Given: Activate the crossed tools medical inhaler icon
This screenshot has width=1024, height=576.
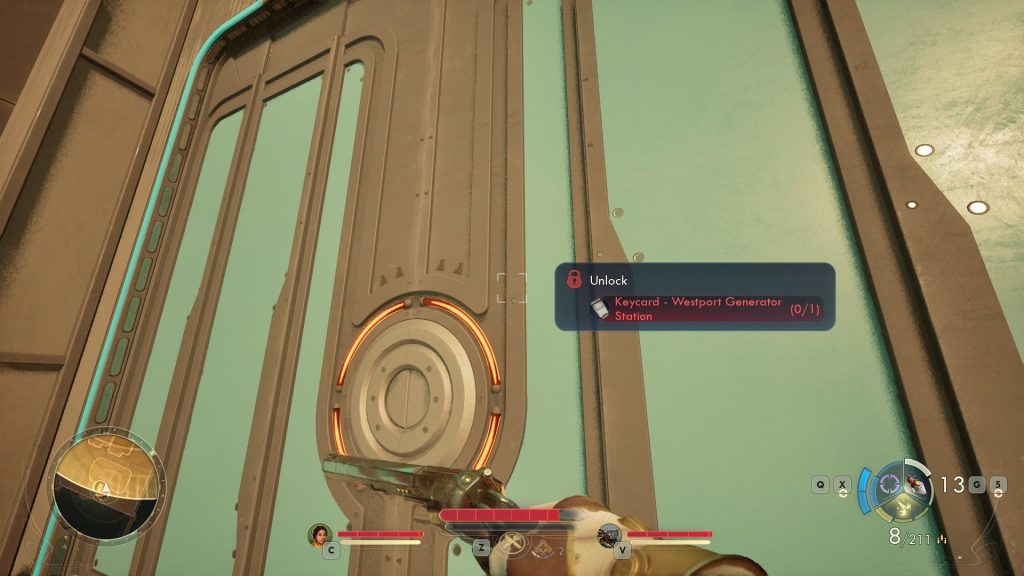Looking at the screenshot, I should [516, 544].
